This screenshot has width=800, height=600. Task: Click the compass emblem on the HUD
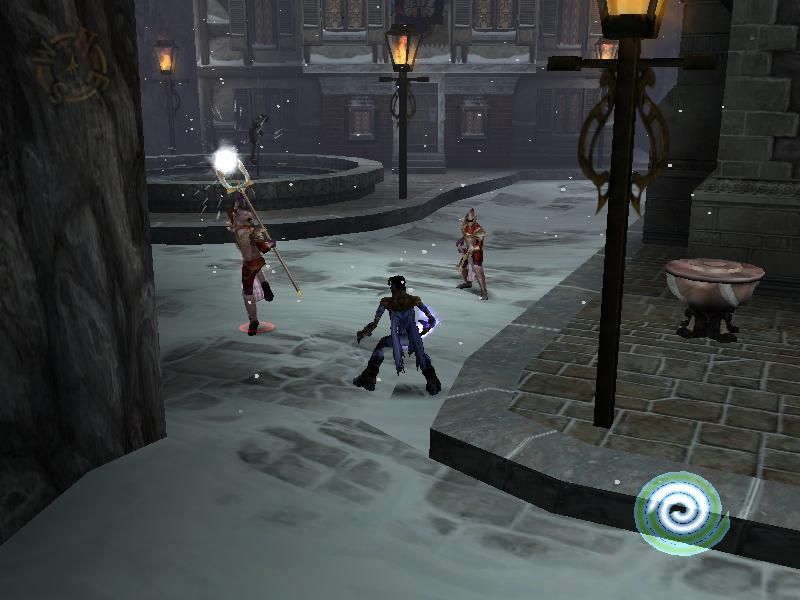[69, 64]
